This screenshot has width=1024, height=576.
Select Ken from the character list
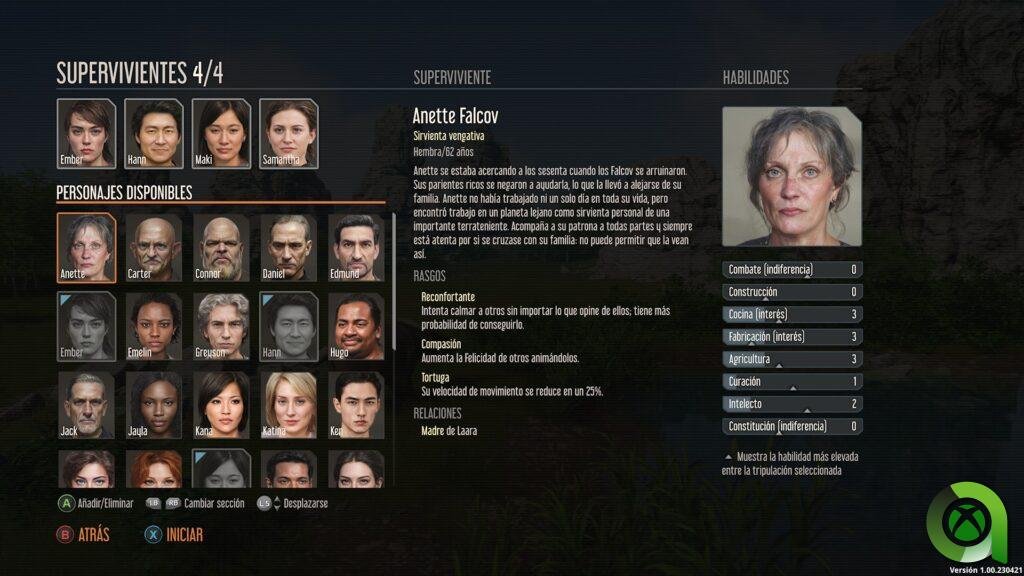(356, 405)
